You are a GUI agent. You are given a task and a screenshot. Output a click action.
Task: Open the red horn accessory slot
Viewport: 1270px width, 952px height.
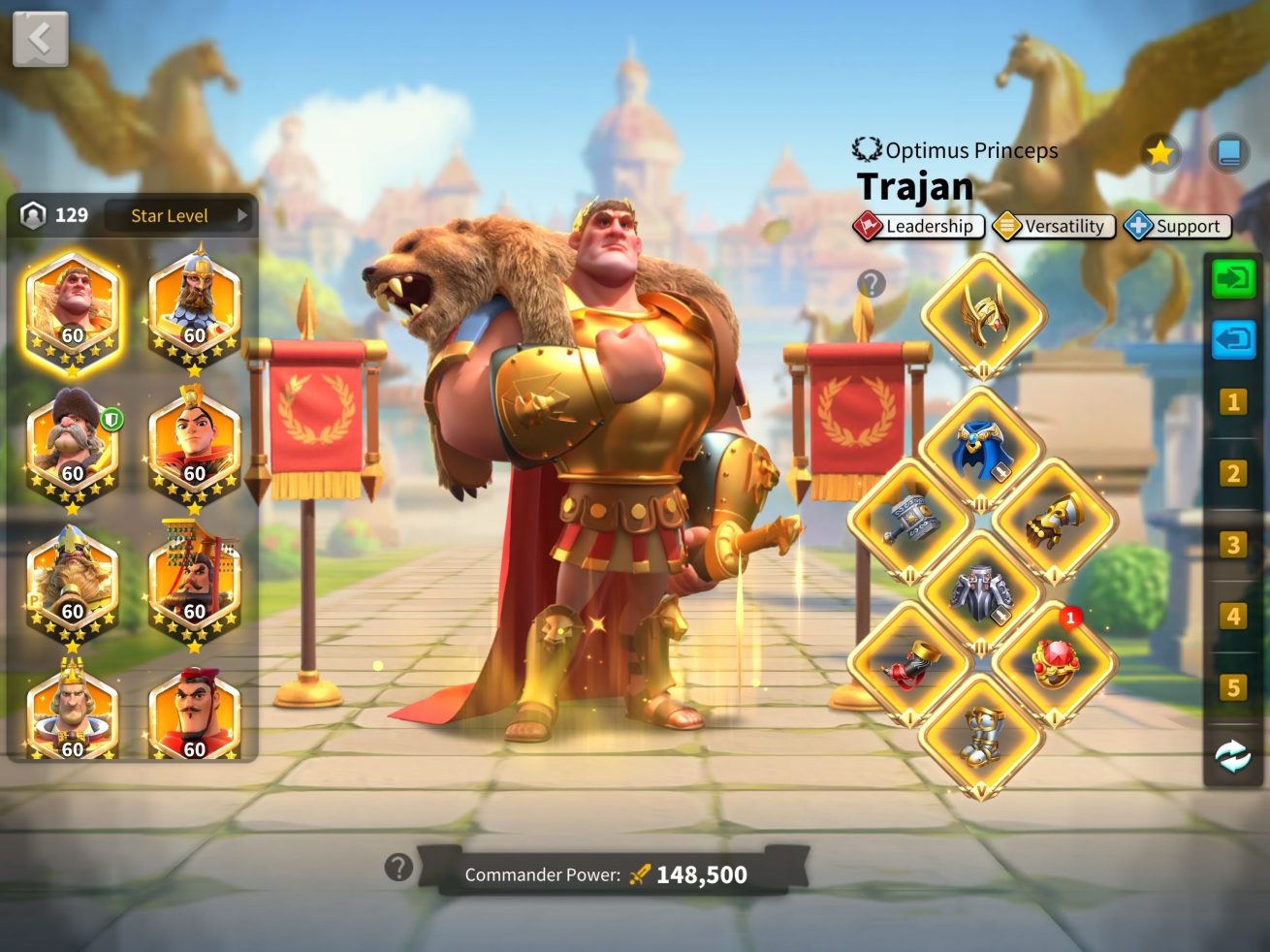point(908,664)
